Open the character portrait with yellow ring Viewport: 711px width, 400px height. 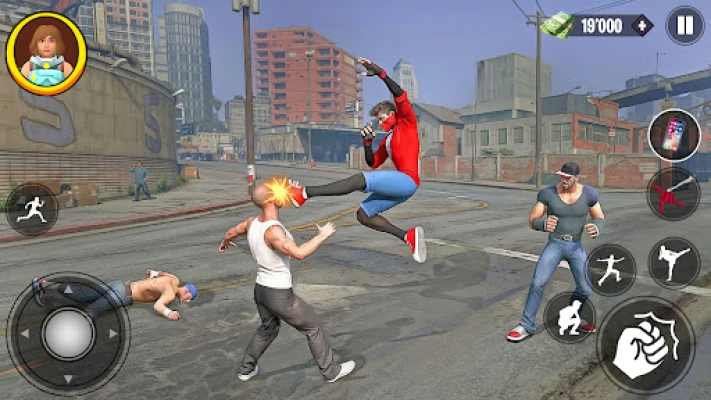tap(45, 52)
